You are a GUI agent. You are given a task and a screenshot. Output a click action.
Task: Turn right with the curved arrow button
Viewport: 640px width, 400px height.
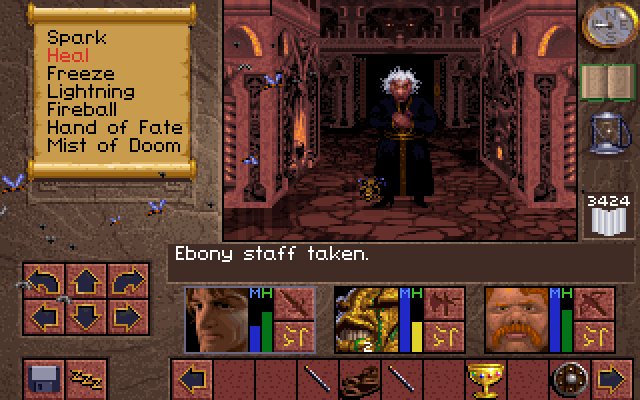click(x=126, y=283)
